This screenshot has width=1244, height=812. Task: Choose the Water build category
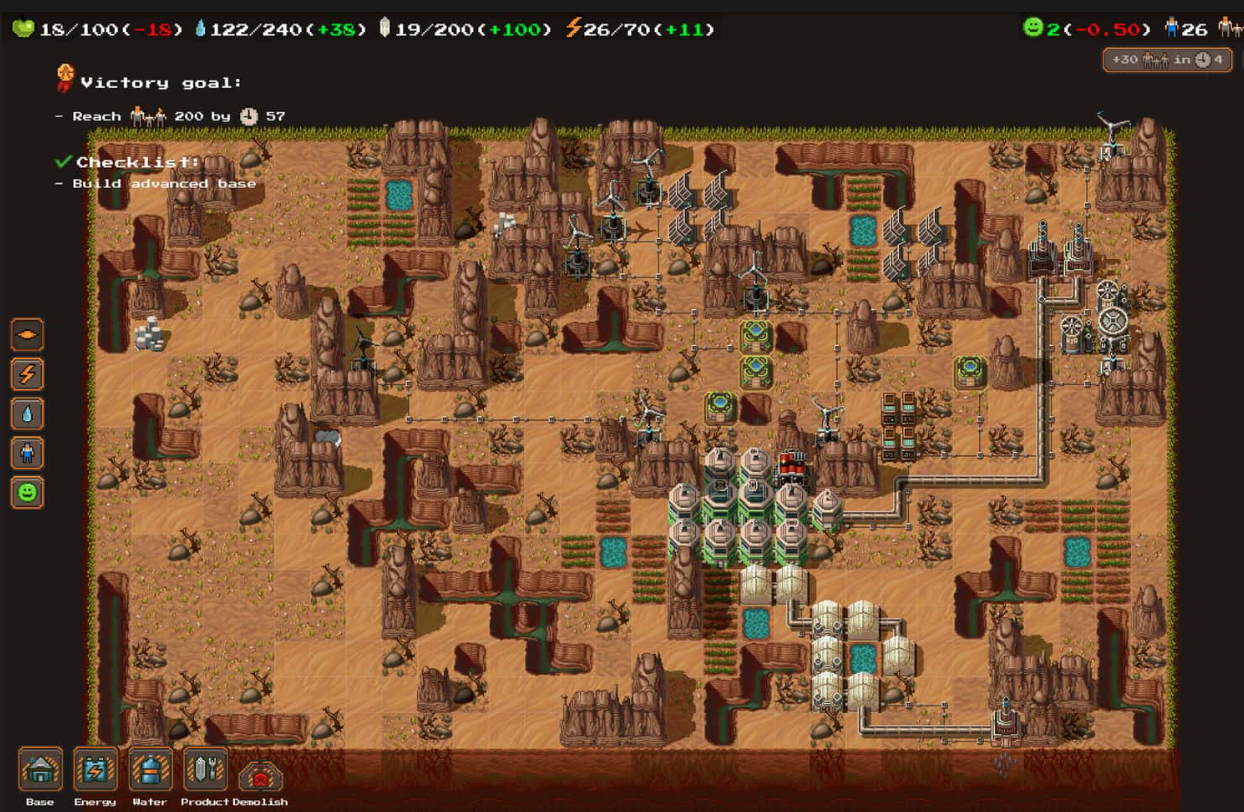(150, 770)
